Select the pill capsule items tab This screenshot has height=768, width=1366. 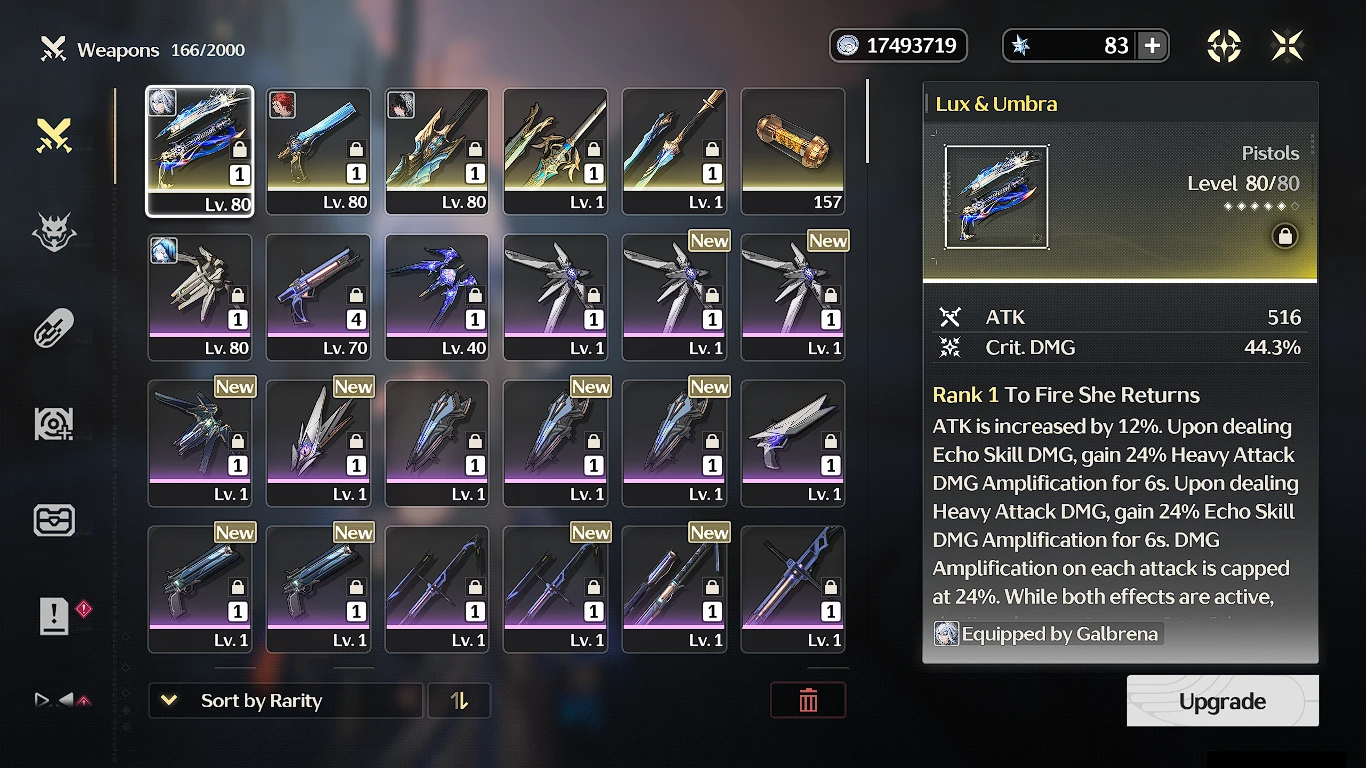click(54, 328)
